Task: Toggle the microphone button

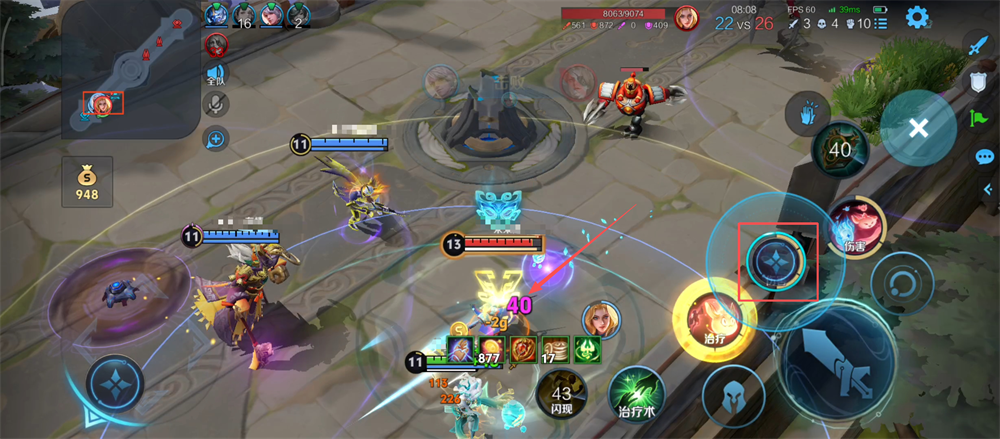Action: point(215,104)
